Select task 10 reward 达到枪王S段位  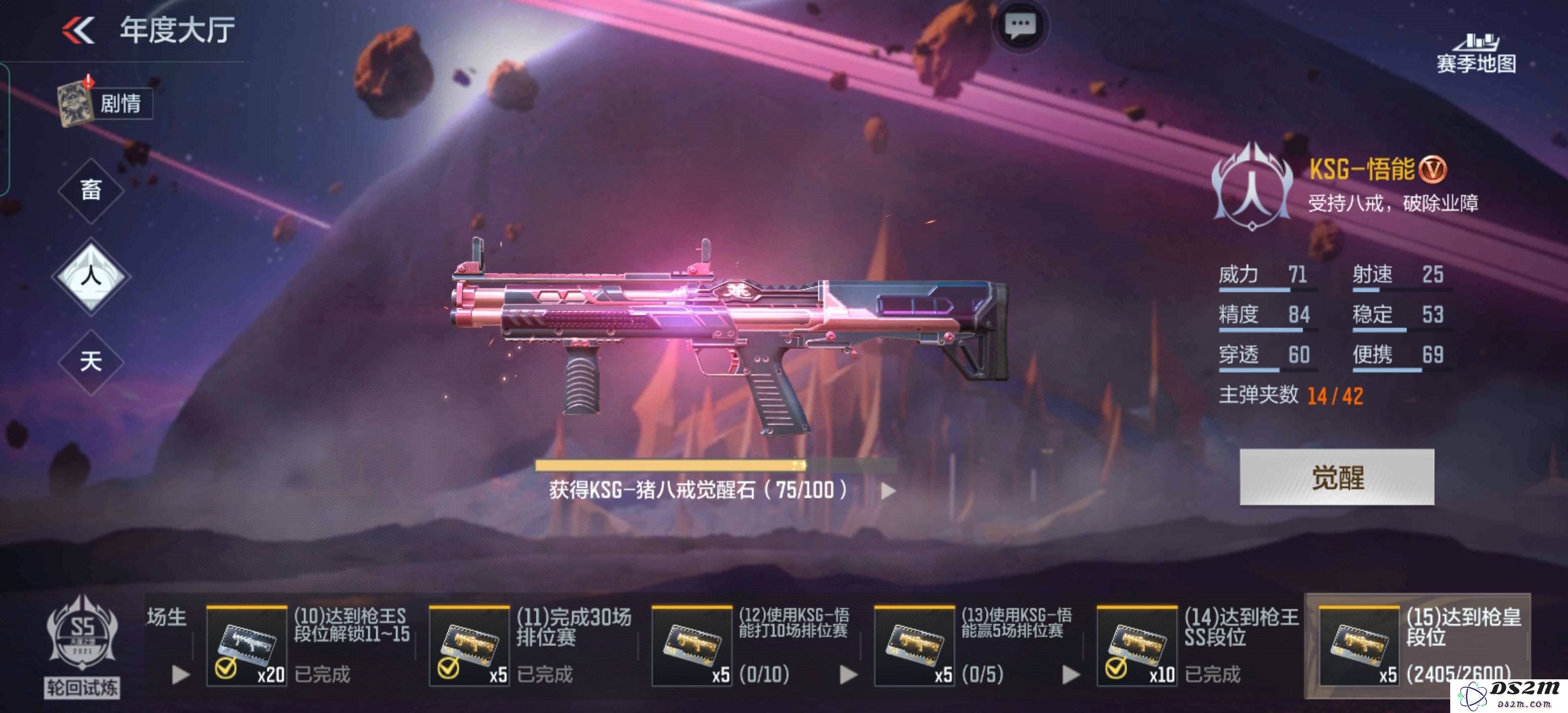point(247,646)
